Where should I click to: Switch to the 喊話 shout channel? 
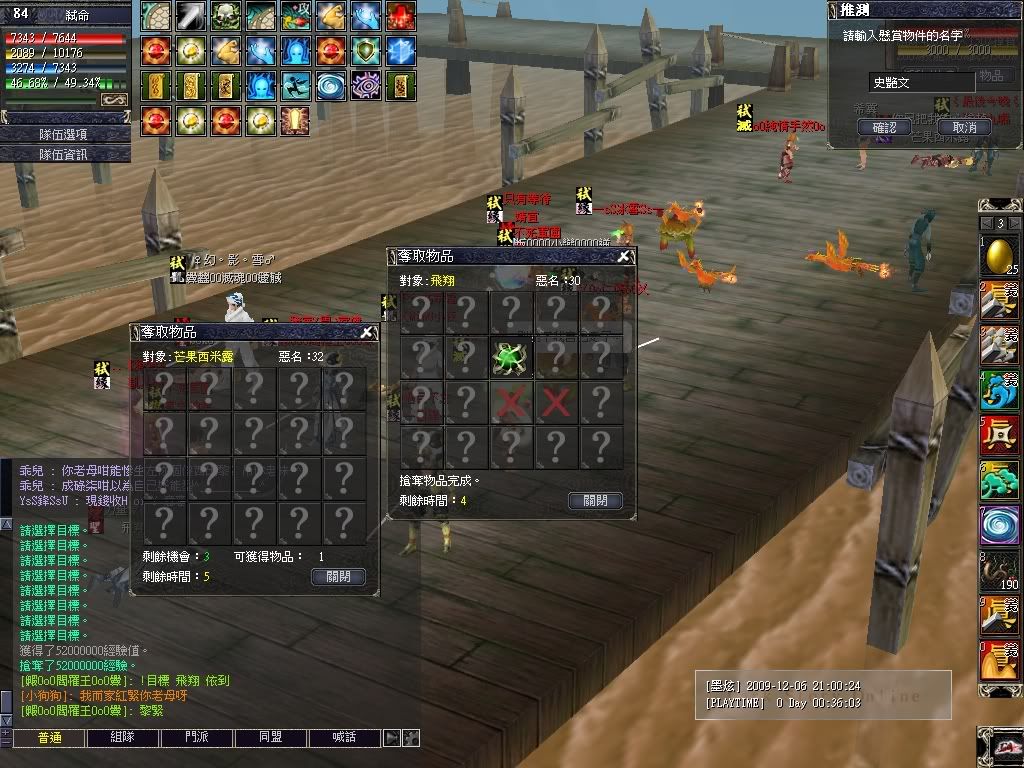(344, 738)
